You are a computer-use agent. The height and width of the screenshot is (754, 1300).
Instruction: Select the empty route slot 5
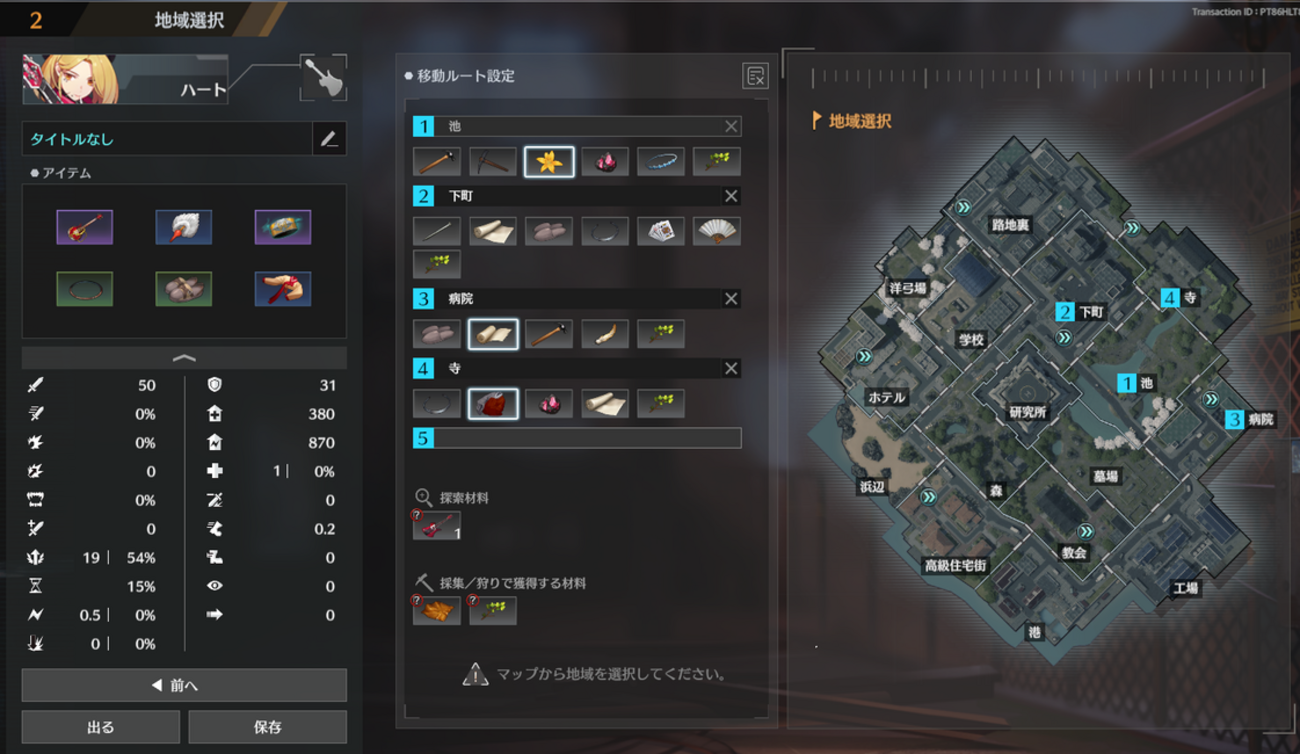point(577,438)
